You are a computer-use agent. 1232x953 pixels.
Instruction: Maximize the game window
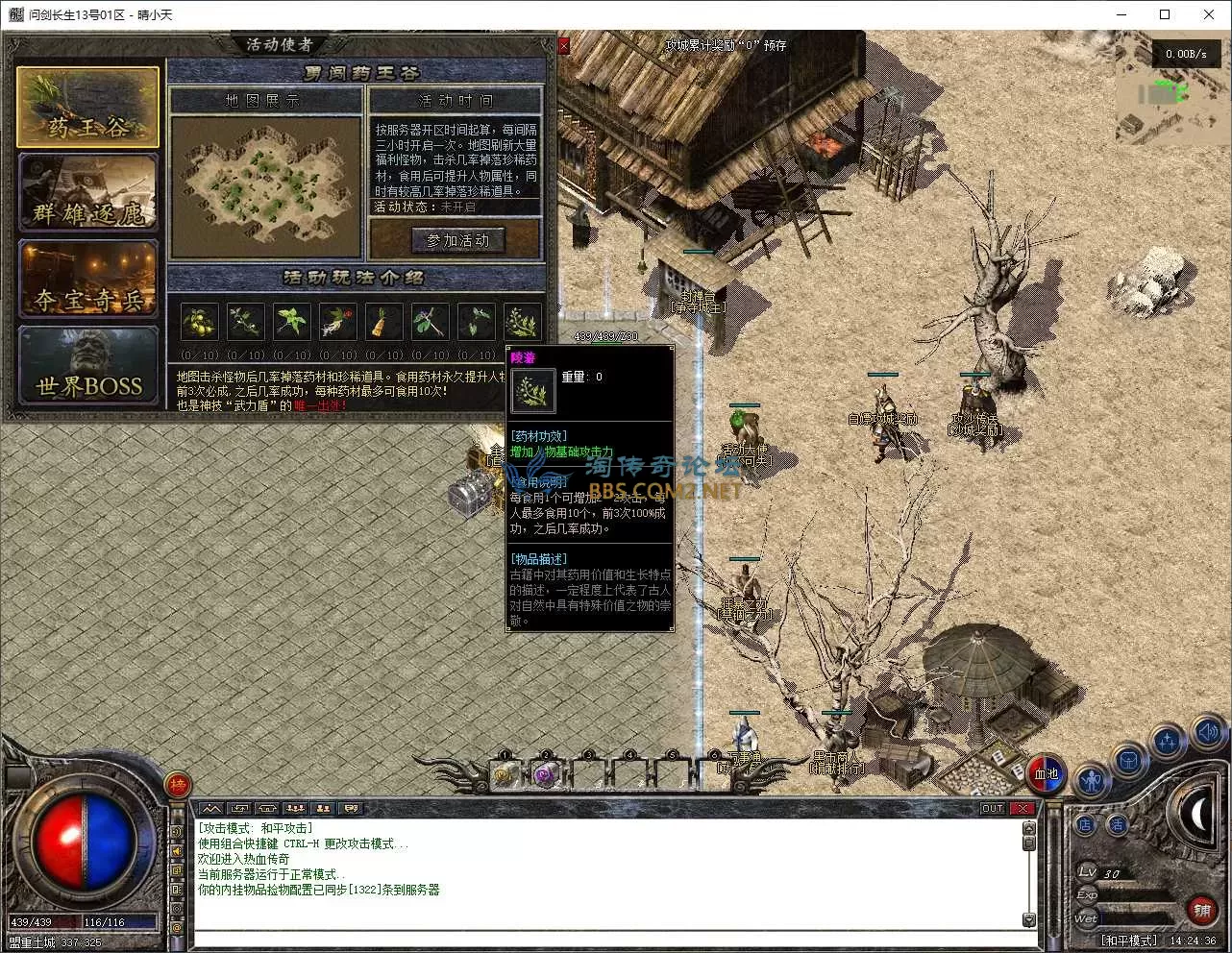tap(1165, 14)
